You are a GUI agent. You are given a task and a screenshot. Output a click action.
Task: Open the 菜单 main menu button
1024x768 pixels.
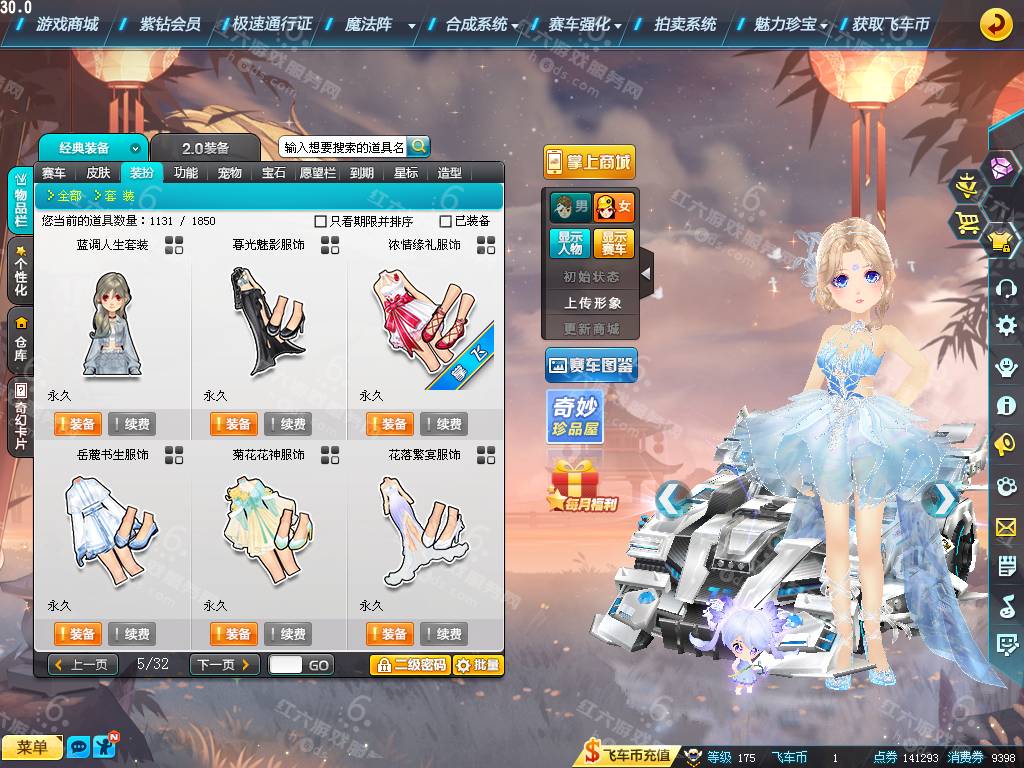31,747
